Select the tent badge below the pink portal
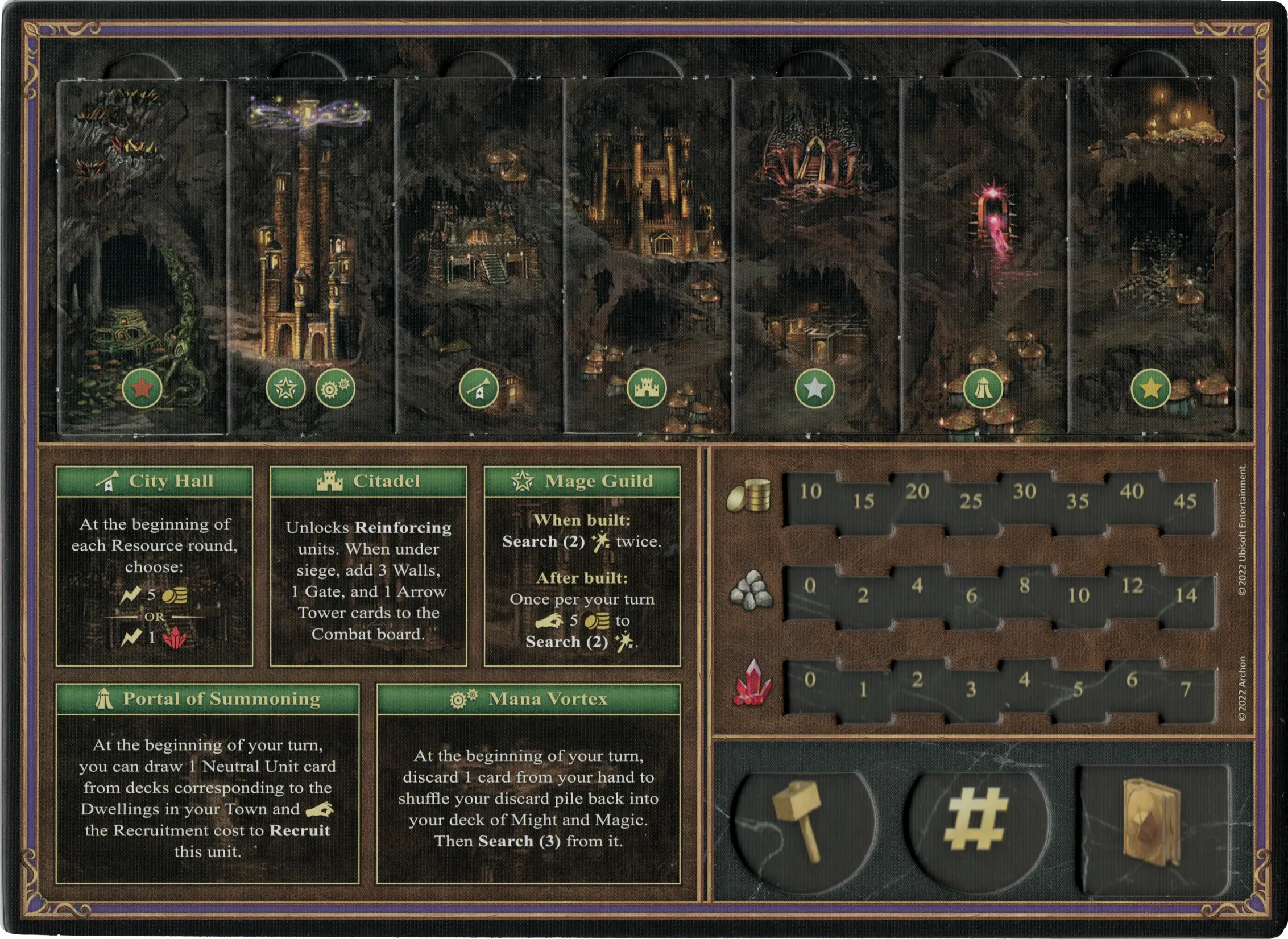The image size is (1288, 939). 983,389
